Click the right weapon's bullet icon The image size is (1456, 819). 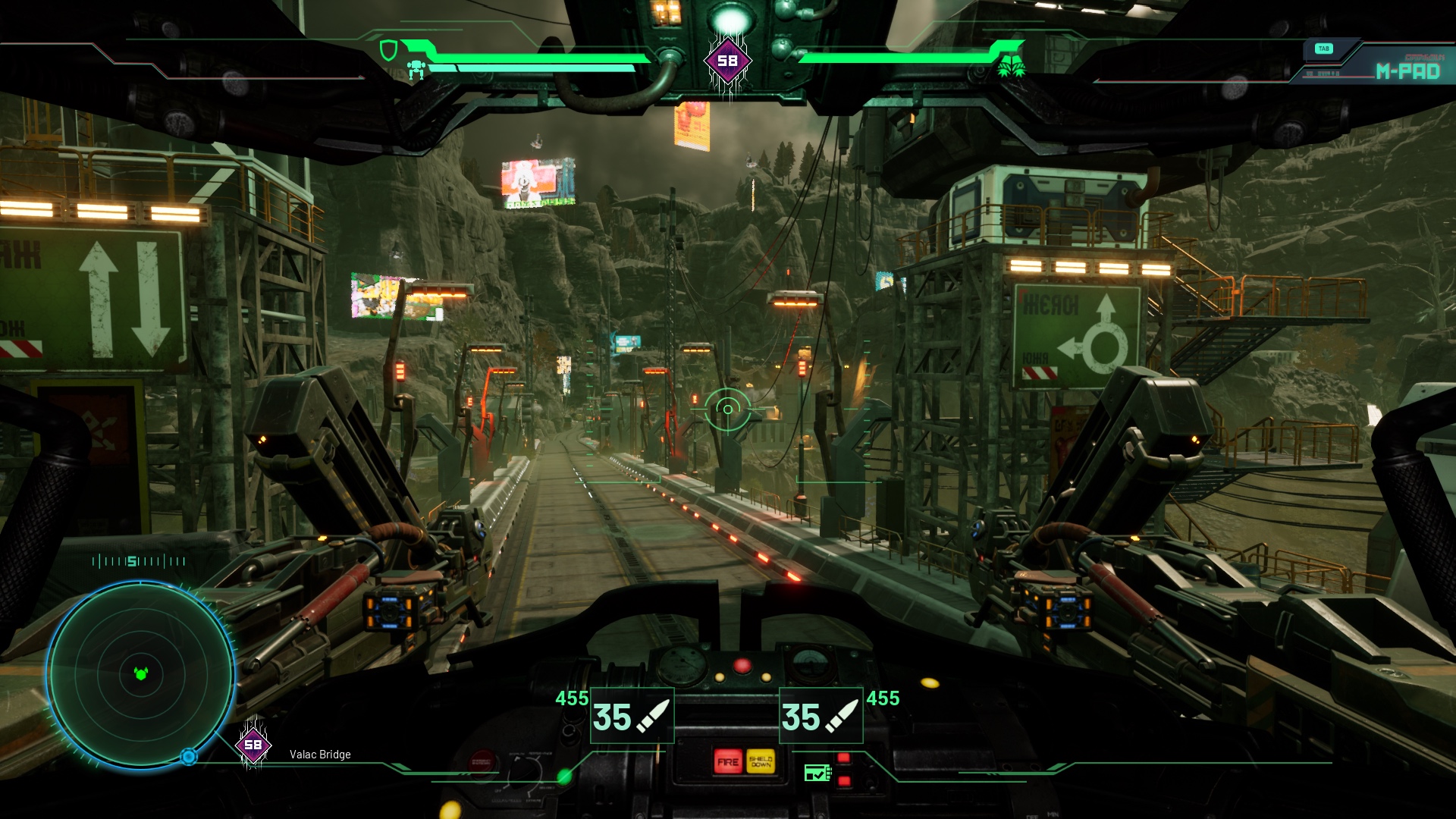pos(843,715)
